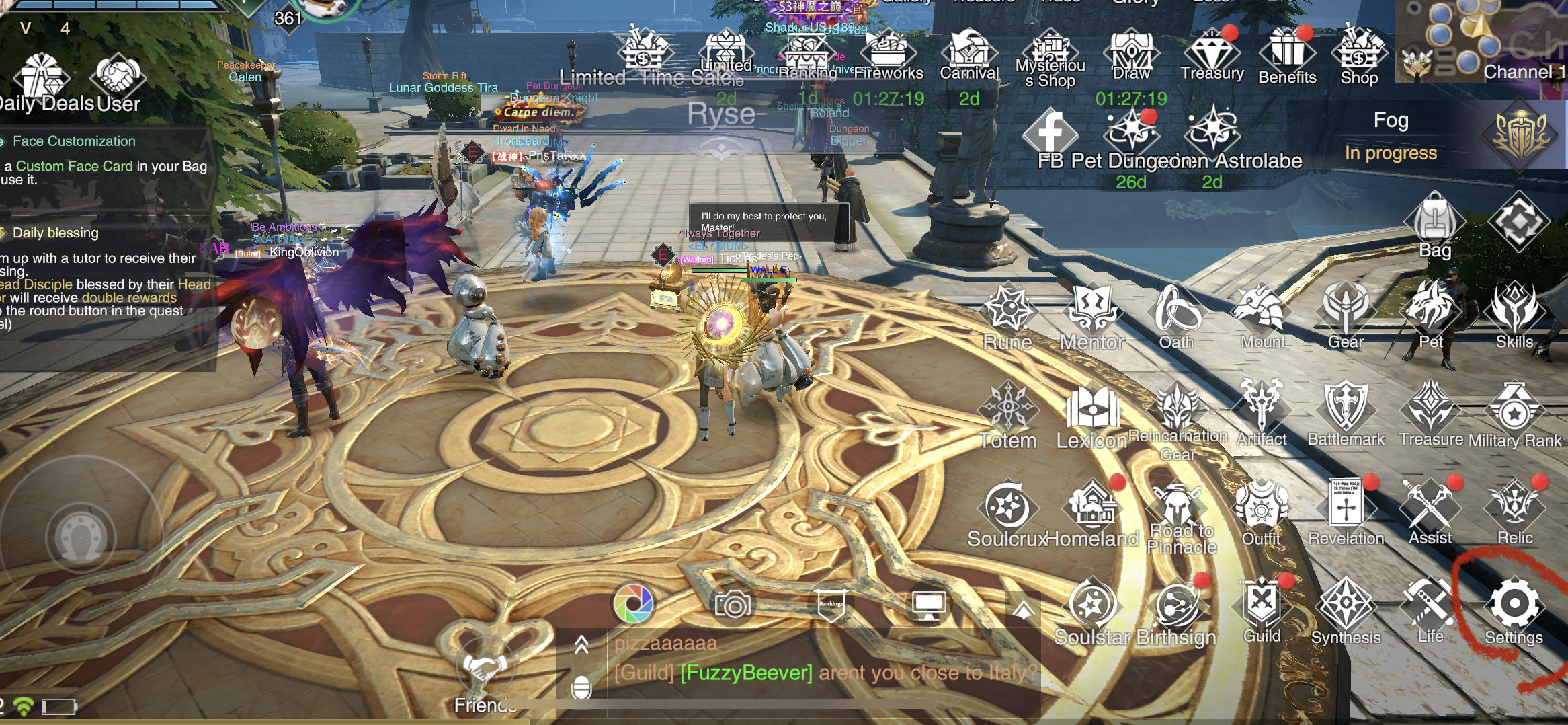The image size is (1568, 725).
Task: Open the Mentor panel
Action: click(x=1092, y=310)
